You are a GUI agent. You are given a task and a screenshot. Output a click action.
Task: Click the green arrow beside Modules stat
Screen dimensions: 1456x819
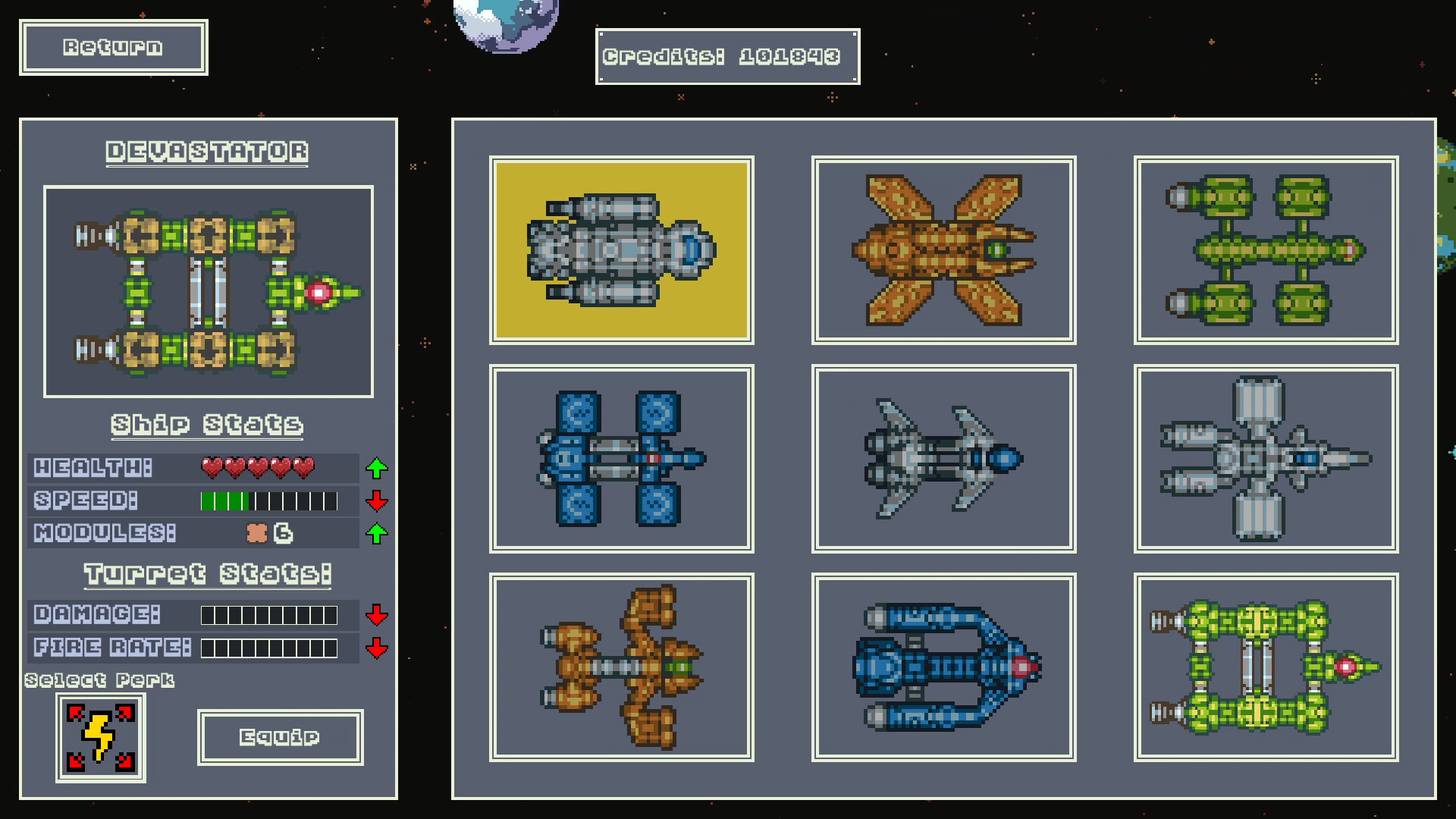click(x=376, y=533)
